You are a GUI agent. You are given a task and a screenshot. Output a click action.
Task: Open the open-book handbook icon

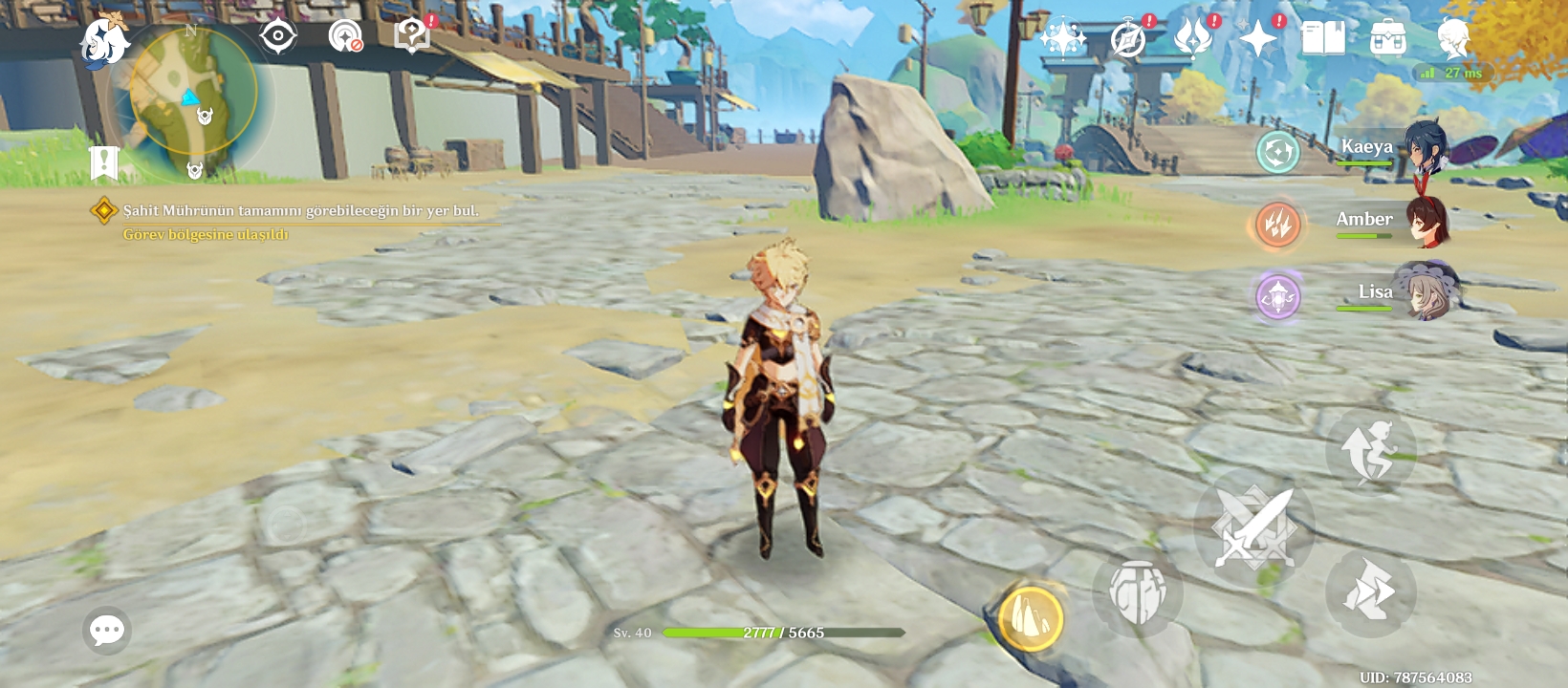click(x=1323, y=38)
